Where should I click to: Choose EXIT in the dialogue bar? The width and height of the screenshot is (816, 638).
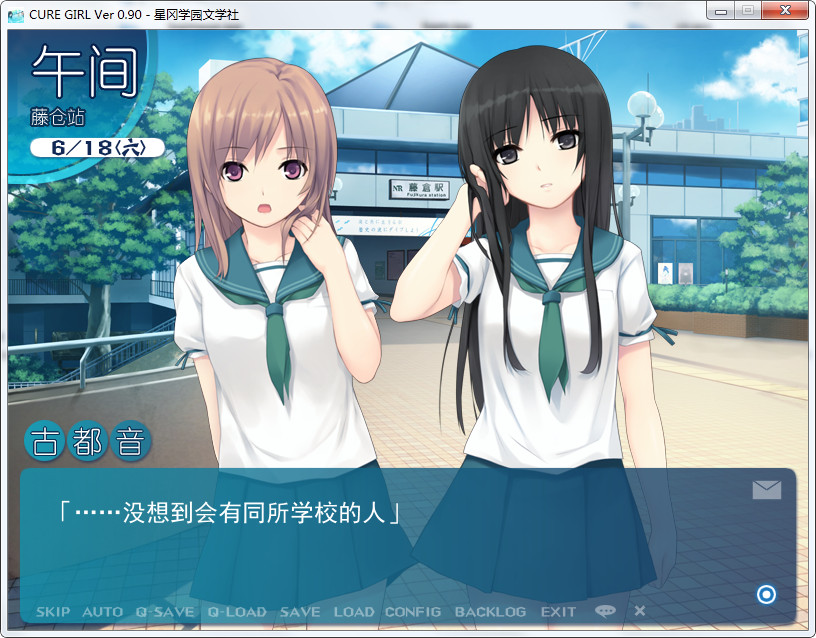click(x=558, y=611)
